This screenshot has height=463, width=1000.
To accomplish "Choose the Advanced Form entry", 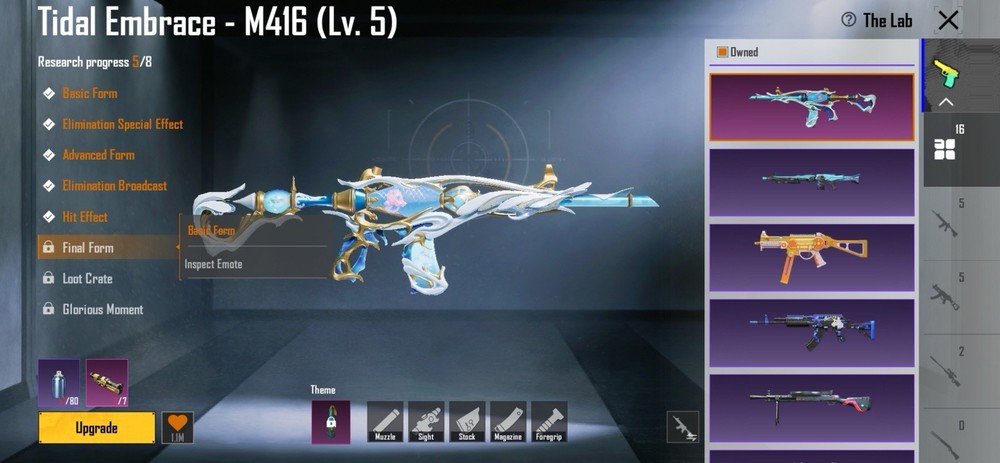I will coord(98,155).
